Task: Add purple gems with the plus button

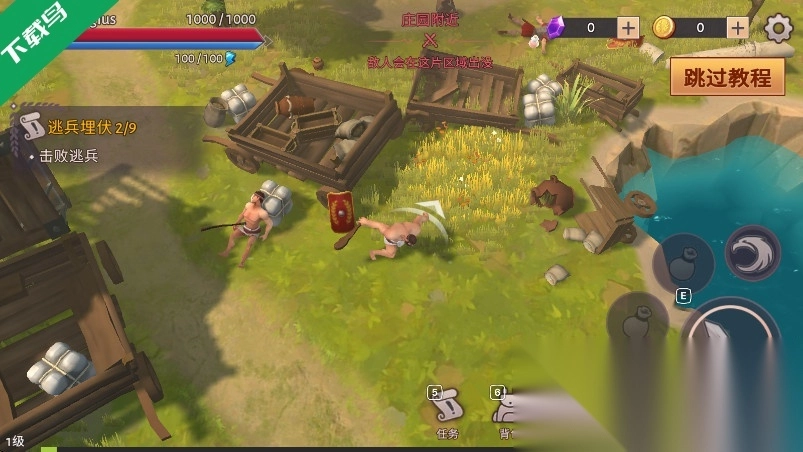Action: pyautogui.click(x=627, y=28)
